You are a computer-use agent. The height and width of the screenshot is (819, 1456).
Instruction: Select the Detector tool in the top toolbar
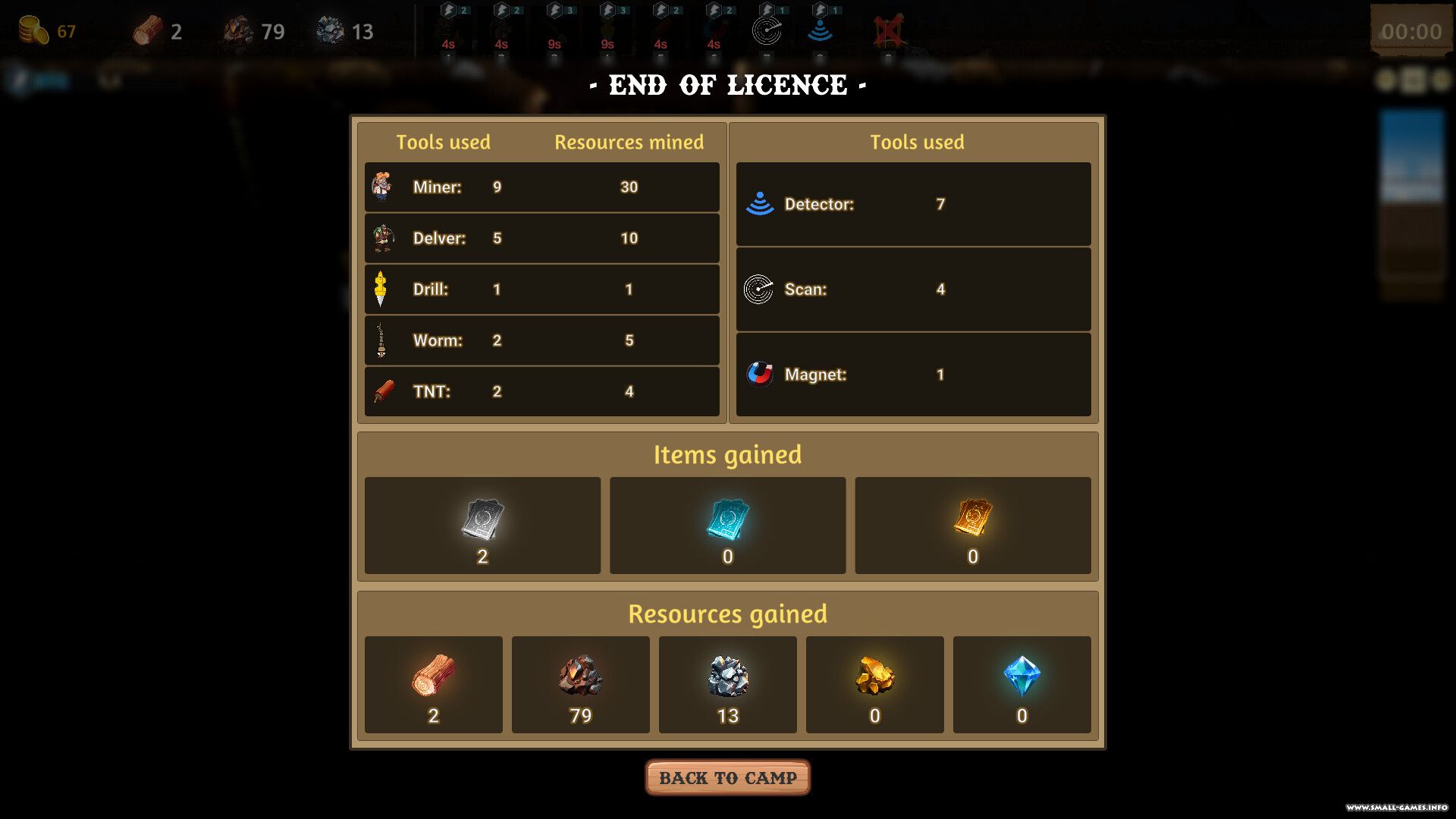tap(820, 31)
